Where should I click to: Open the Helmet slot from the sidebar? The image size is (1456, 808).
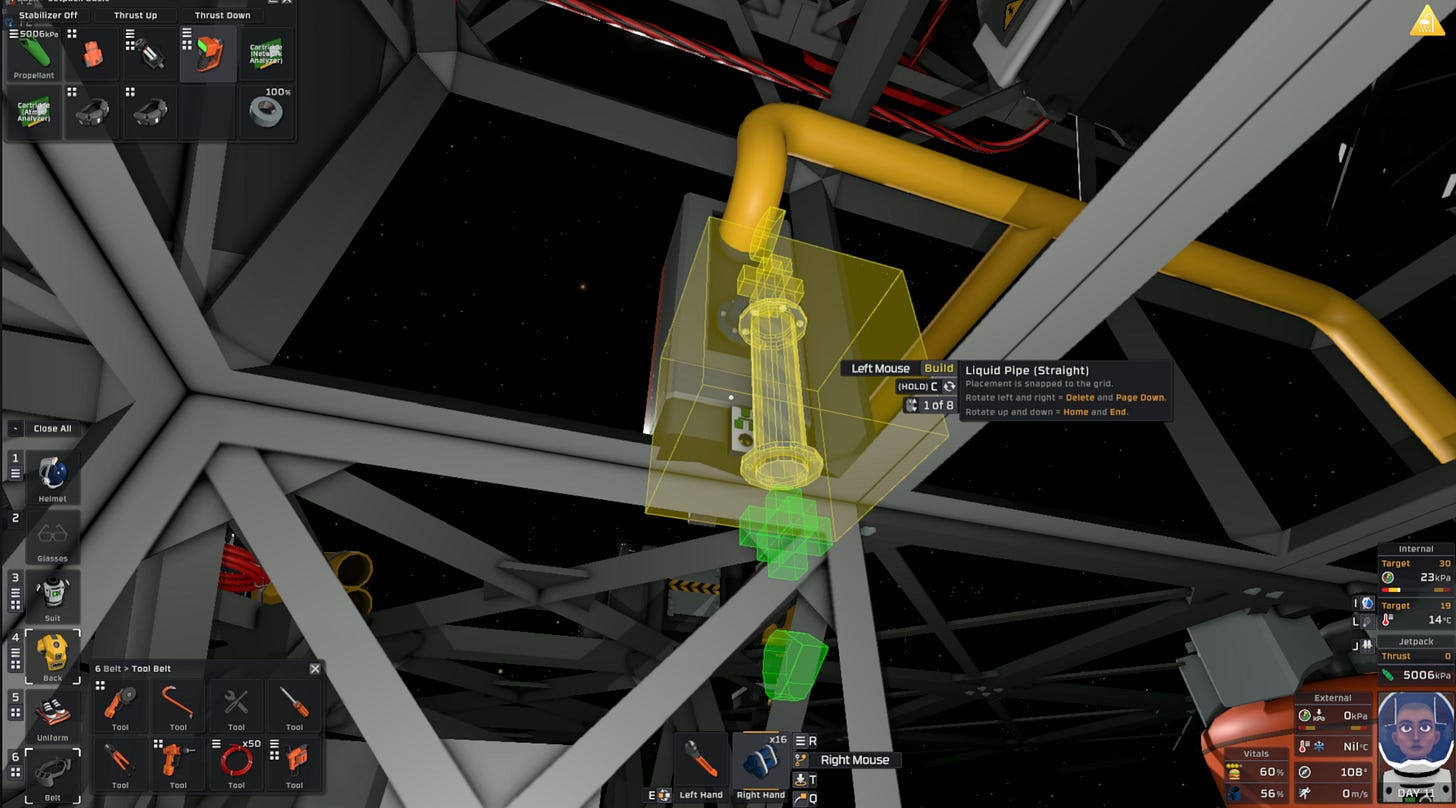tap(52, 470)
